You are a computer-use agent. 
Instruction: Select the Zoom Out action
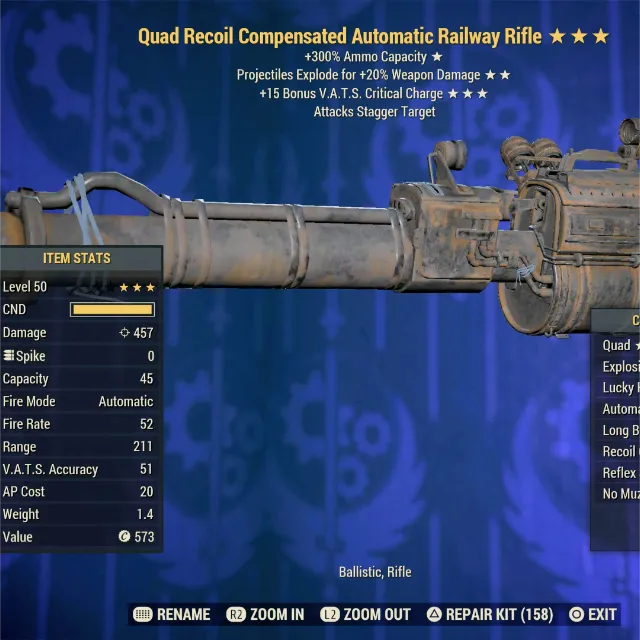pos(365,614)
